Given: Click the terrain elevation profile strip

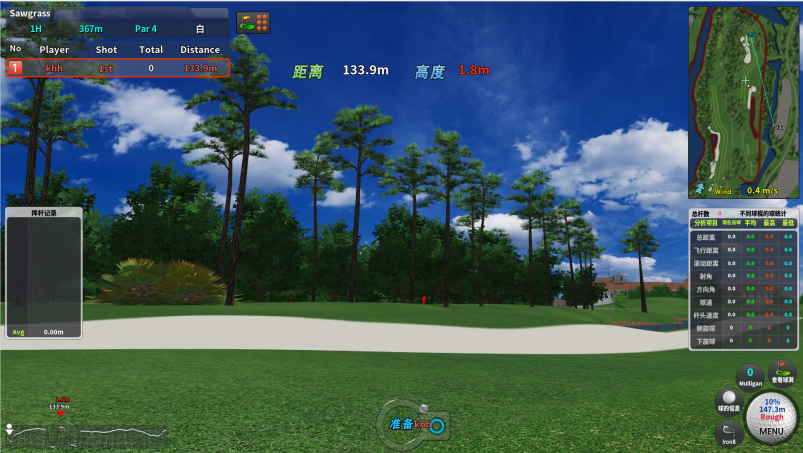Looking at the screenshot, I should (85, 434).
